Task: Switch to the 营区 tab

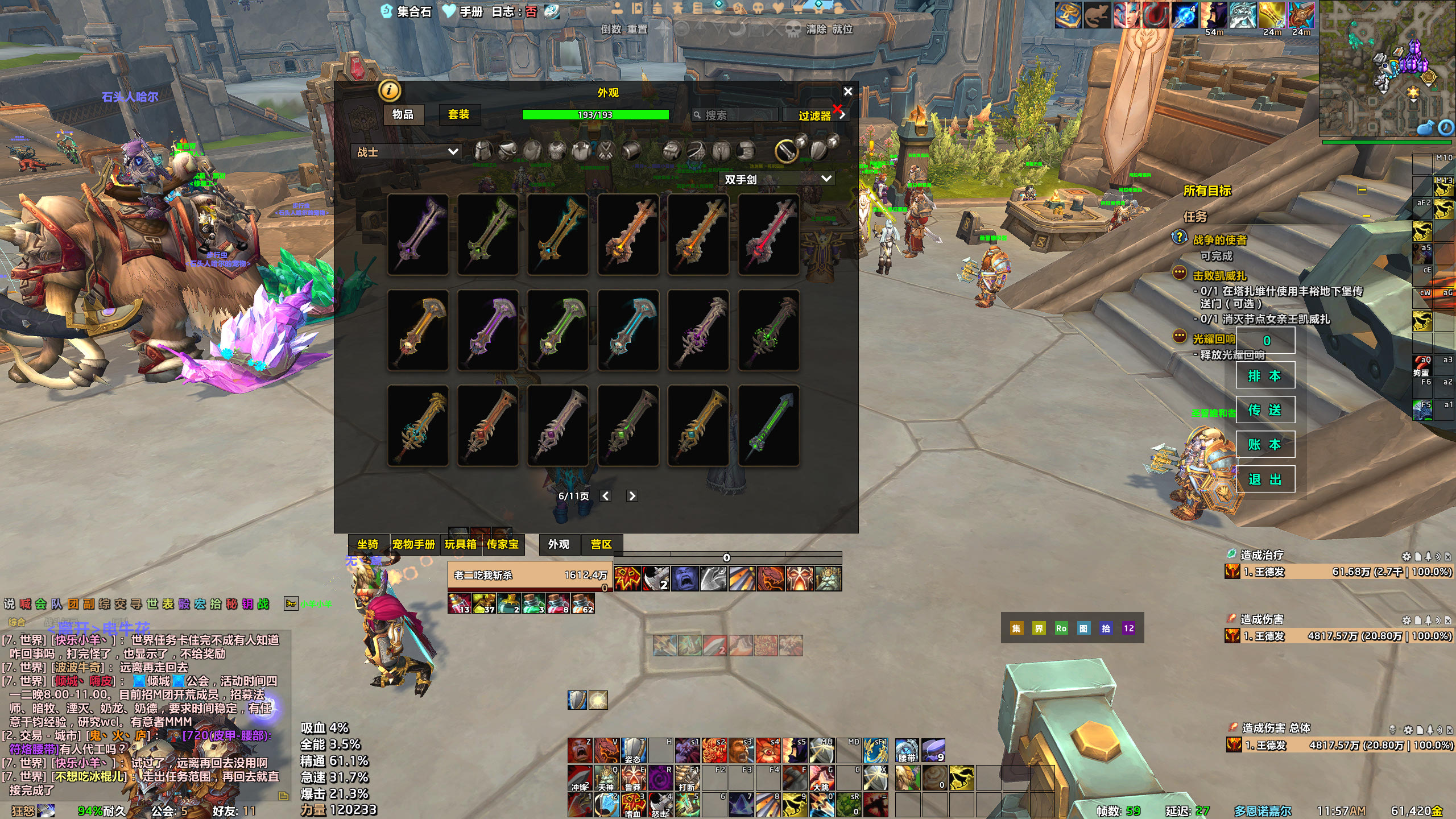Action: (x=601, y=544)
